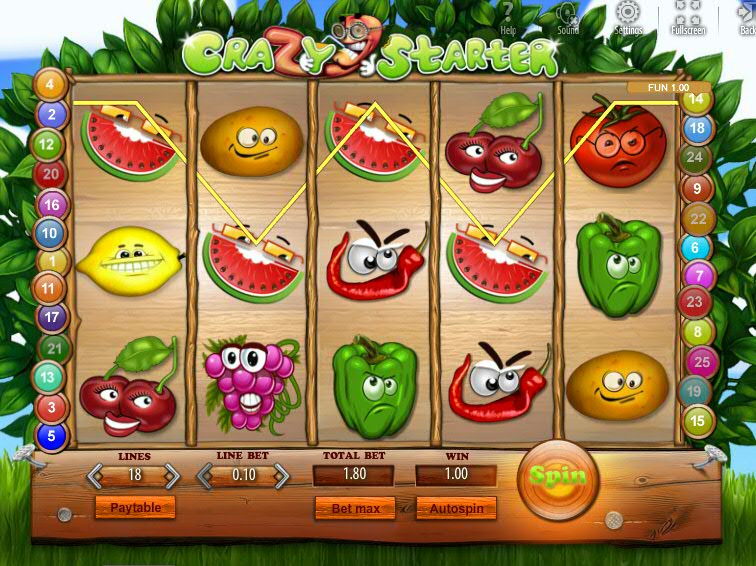Select payline number 4 marker
The height and width of the screenshot is (566, 756).
pos(50,85)
